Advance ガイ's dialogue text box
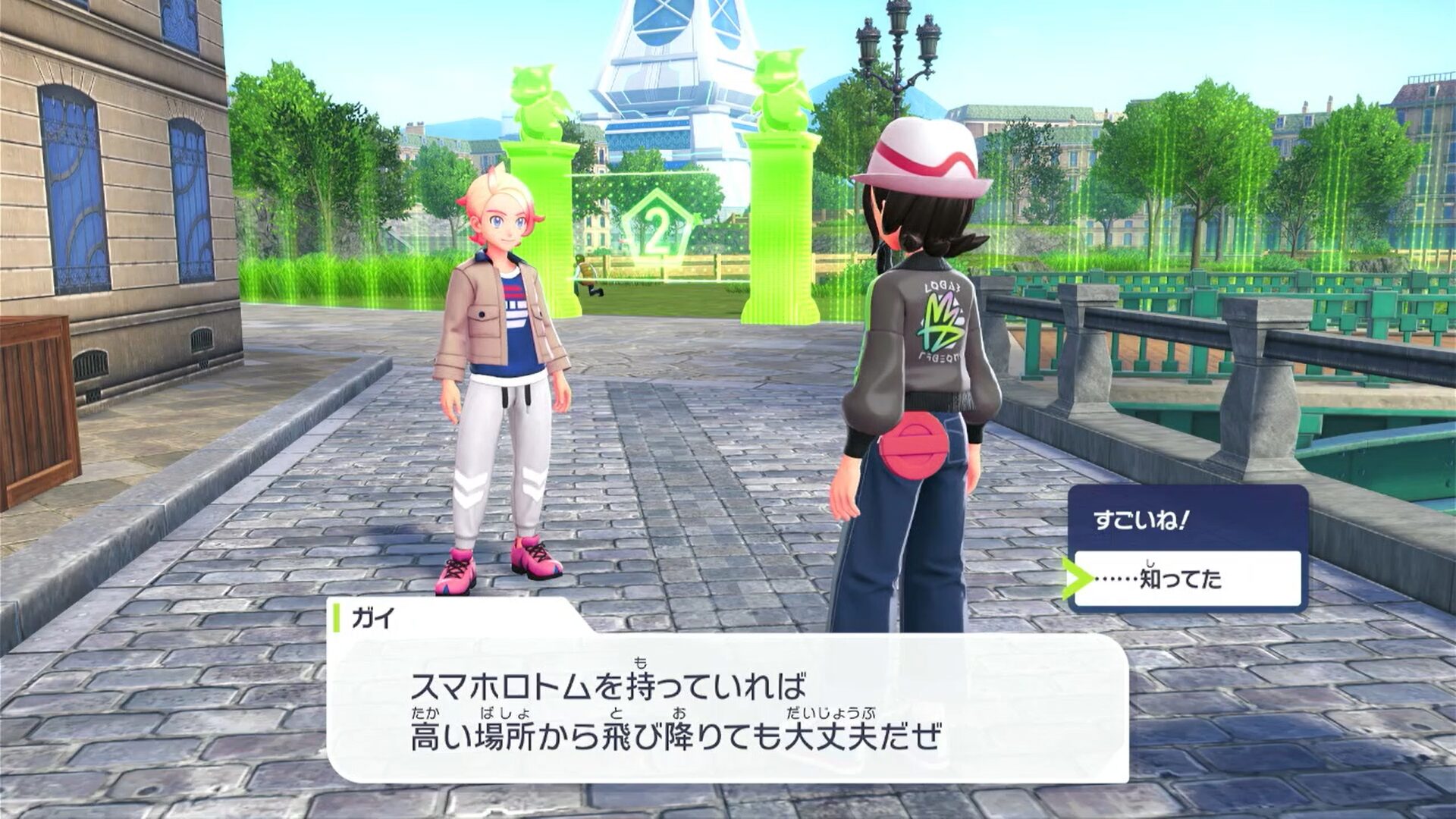Image resolution: width=1456 pixels, height=819 pixels. 726,708
